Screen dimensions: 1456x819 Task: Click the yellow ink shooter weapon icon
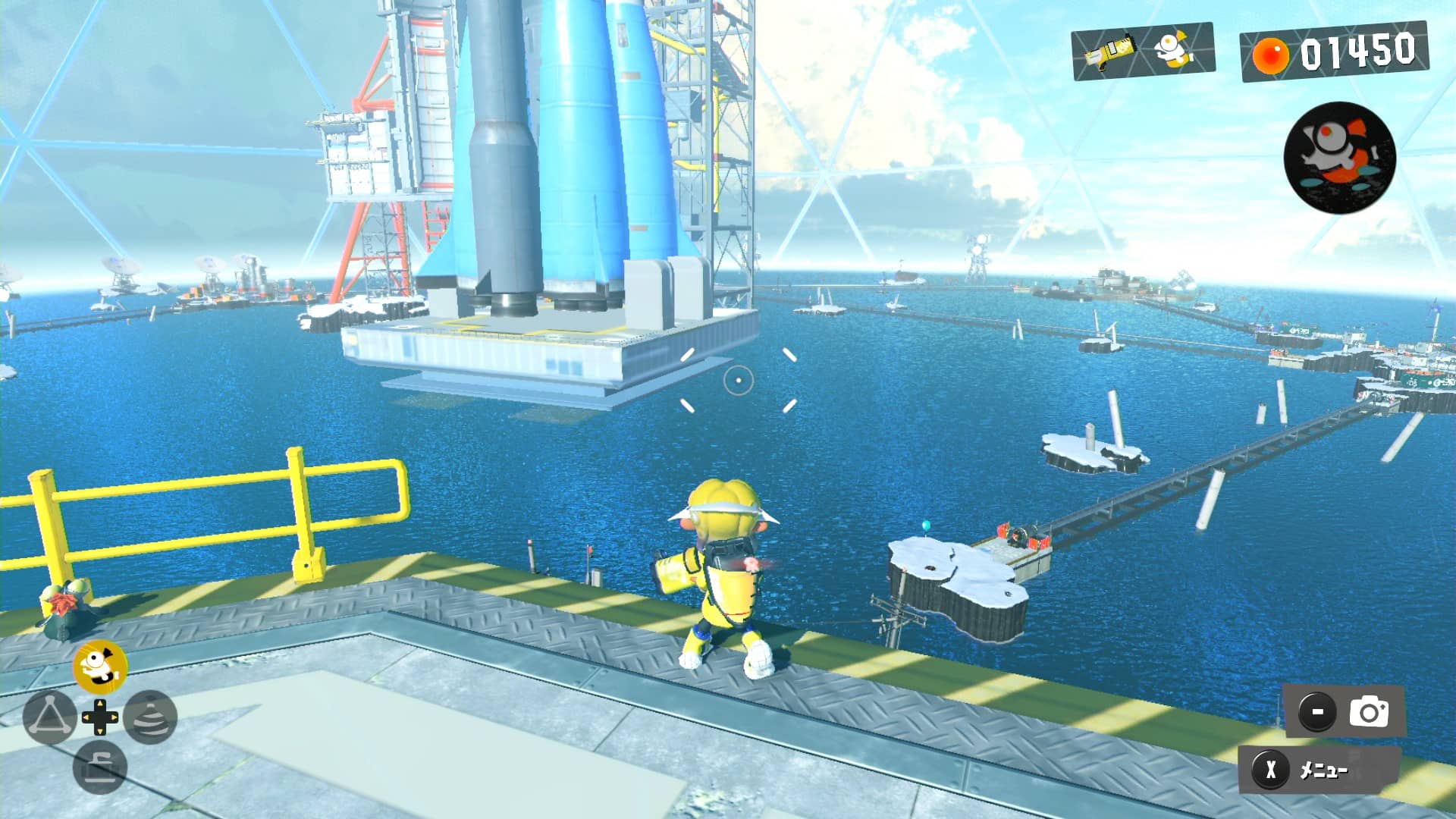point(1109,51)
